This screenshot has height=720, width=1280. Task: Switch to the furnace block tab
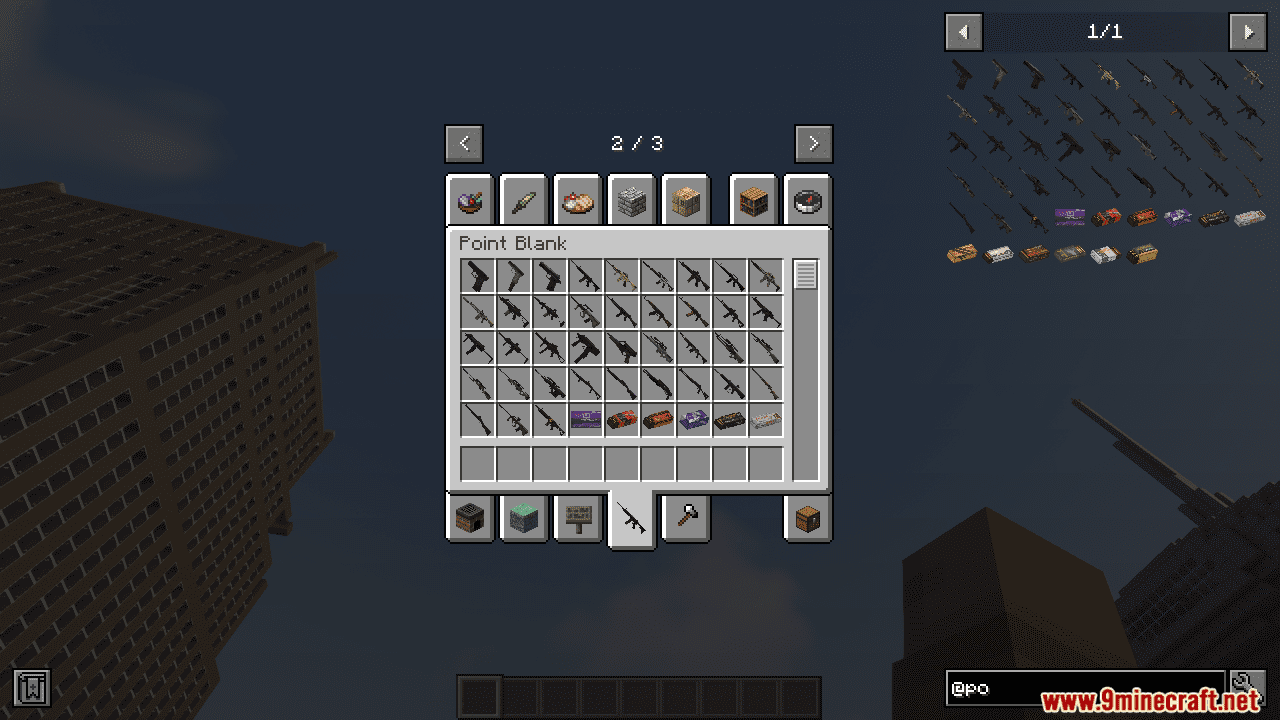pos(470,518)
